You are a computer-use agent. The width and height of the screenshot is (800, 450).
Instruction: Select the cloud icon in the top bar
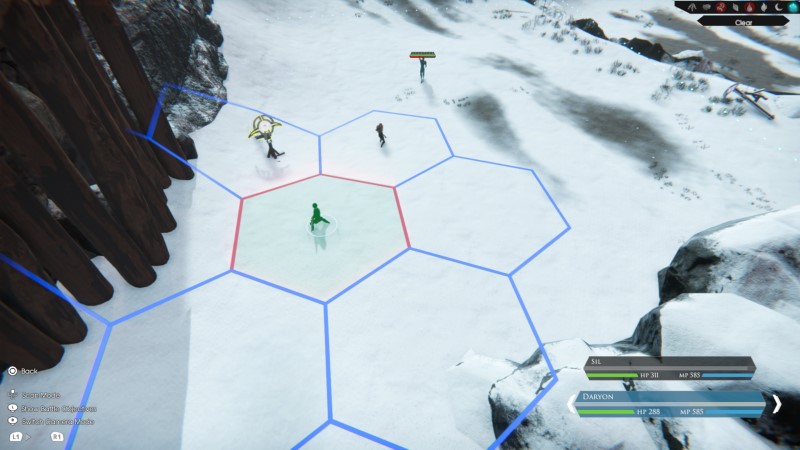(x=706, y=7)
